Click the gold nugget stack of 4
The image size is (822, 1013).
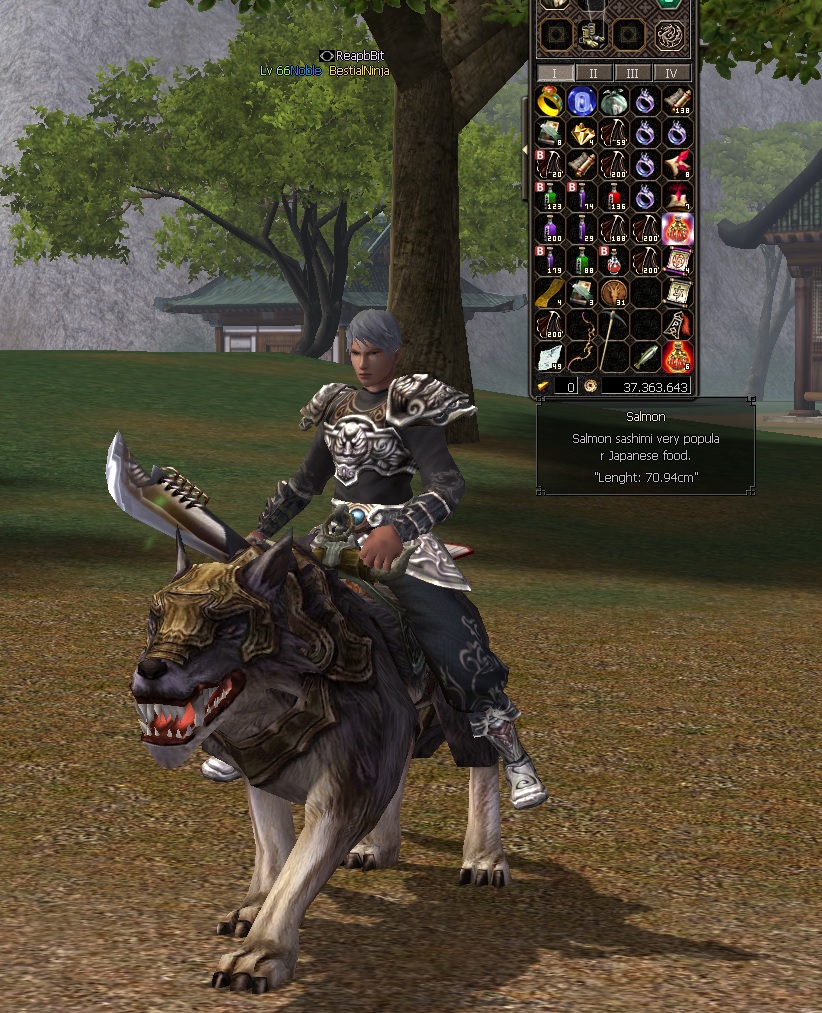click(x=581, y=133)
